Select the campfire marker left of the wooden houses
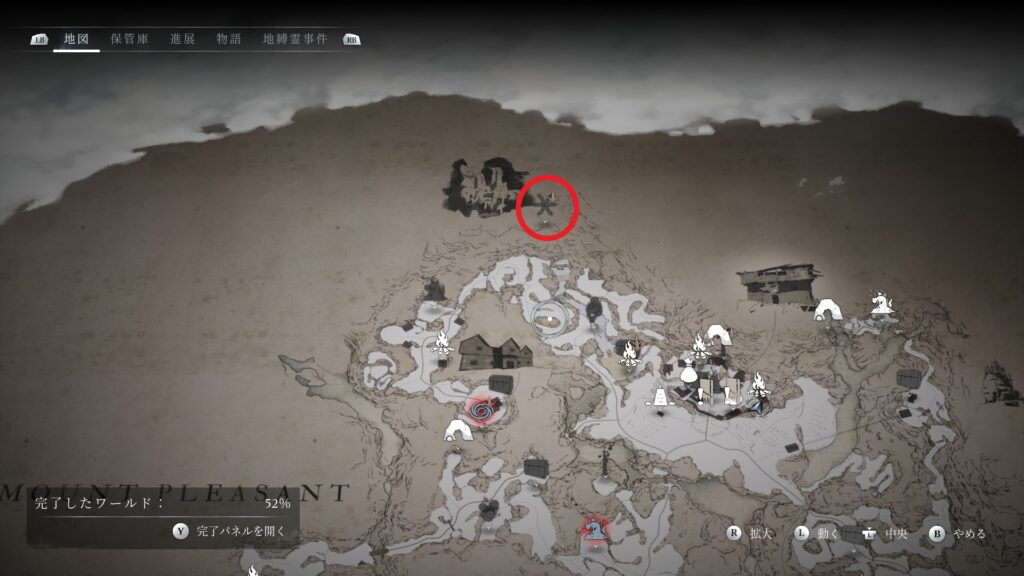Image resolution: width=1024 pixels, height=576 pixels. tap(441, 345)
